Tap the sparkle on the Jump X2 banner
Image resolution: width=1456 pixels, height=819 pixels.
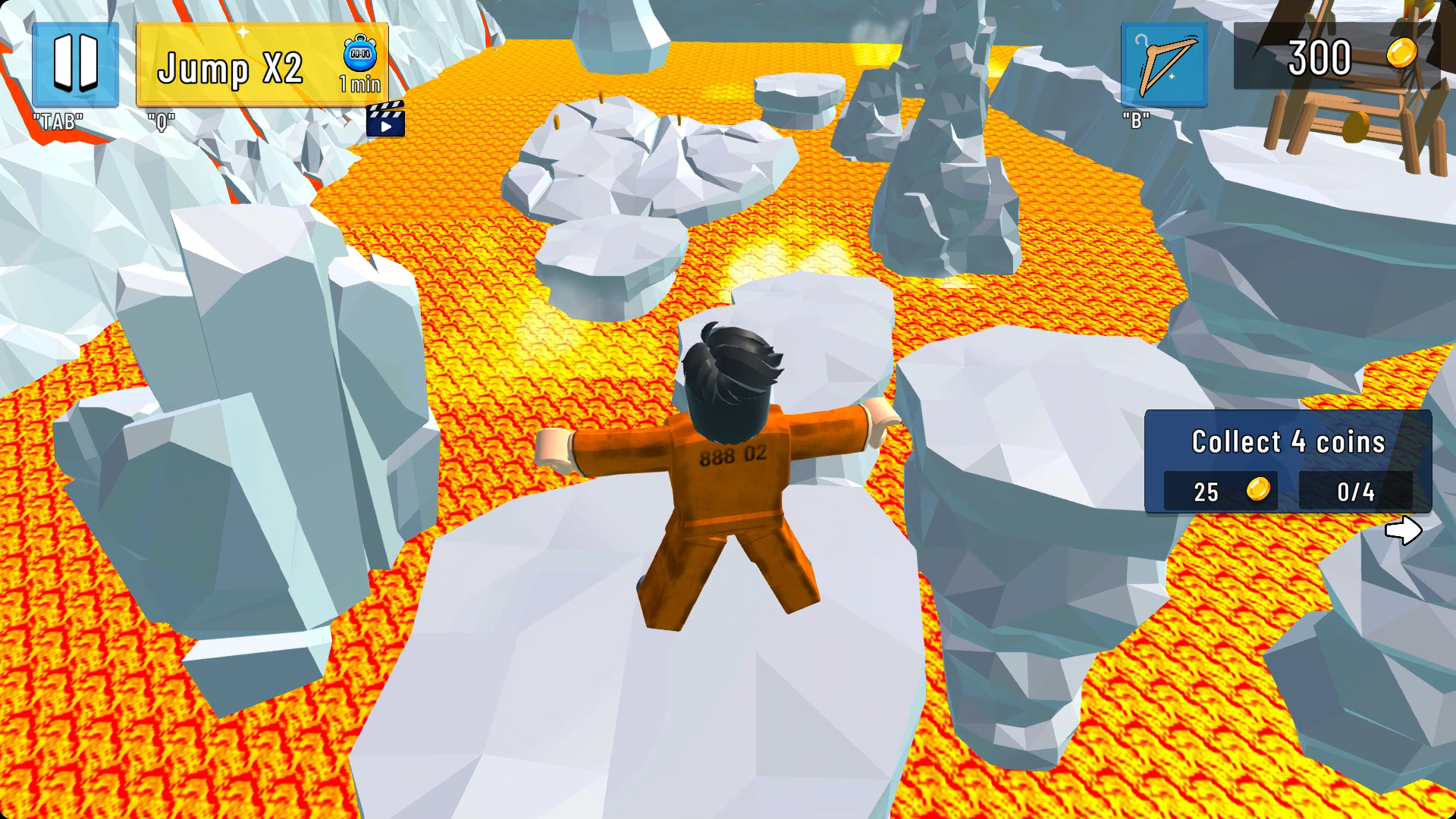(x=243, y=32)
